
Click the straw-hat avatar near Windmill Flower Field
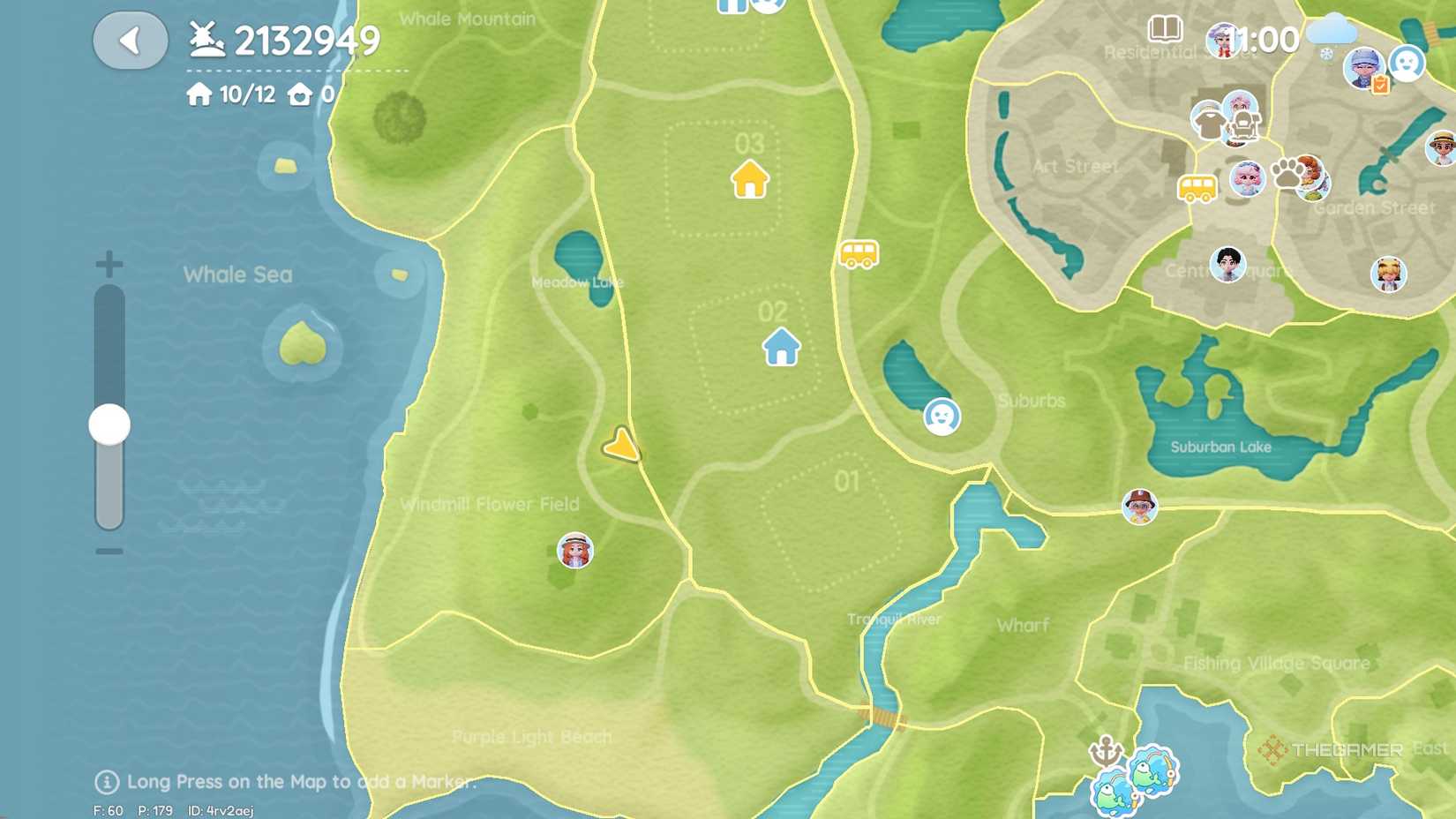pyautogui.click(x=574, y=551)
